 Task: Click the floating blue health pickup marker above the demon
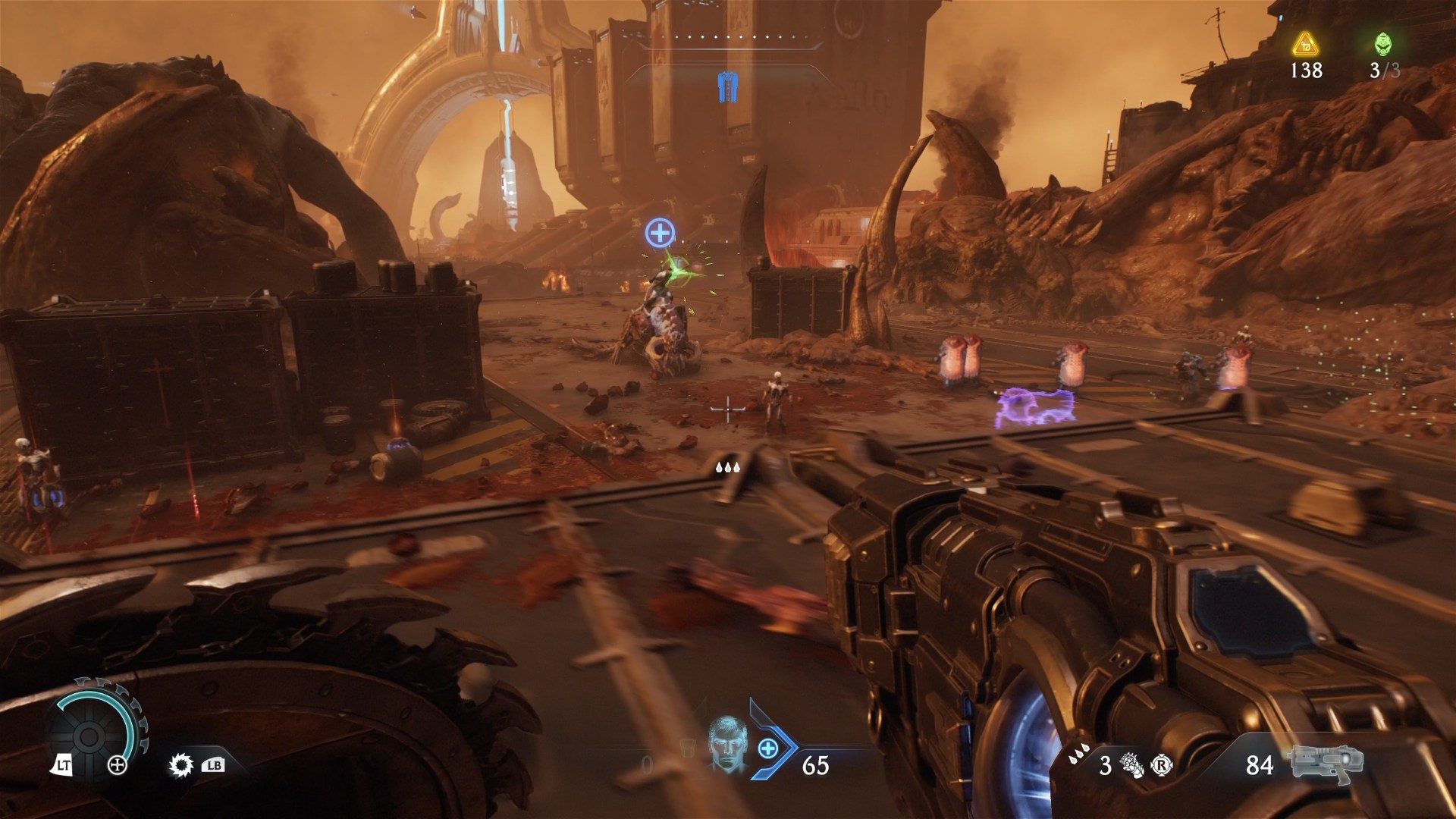659,231
